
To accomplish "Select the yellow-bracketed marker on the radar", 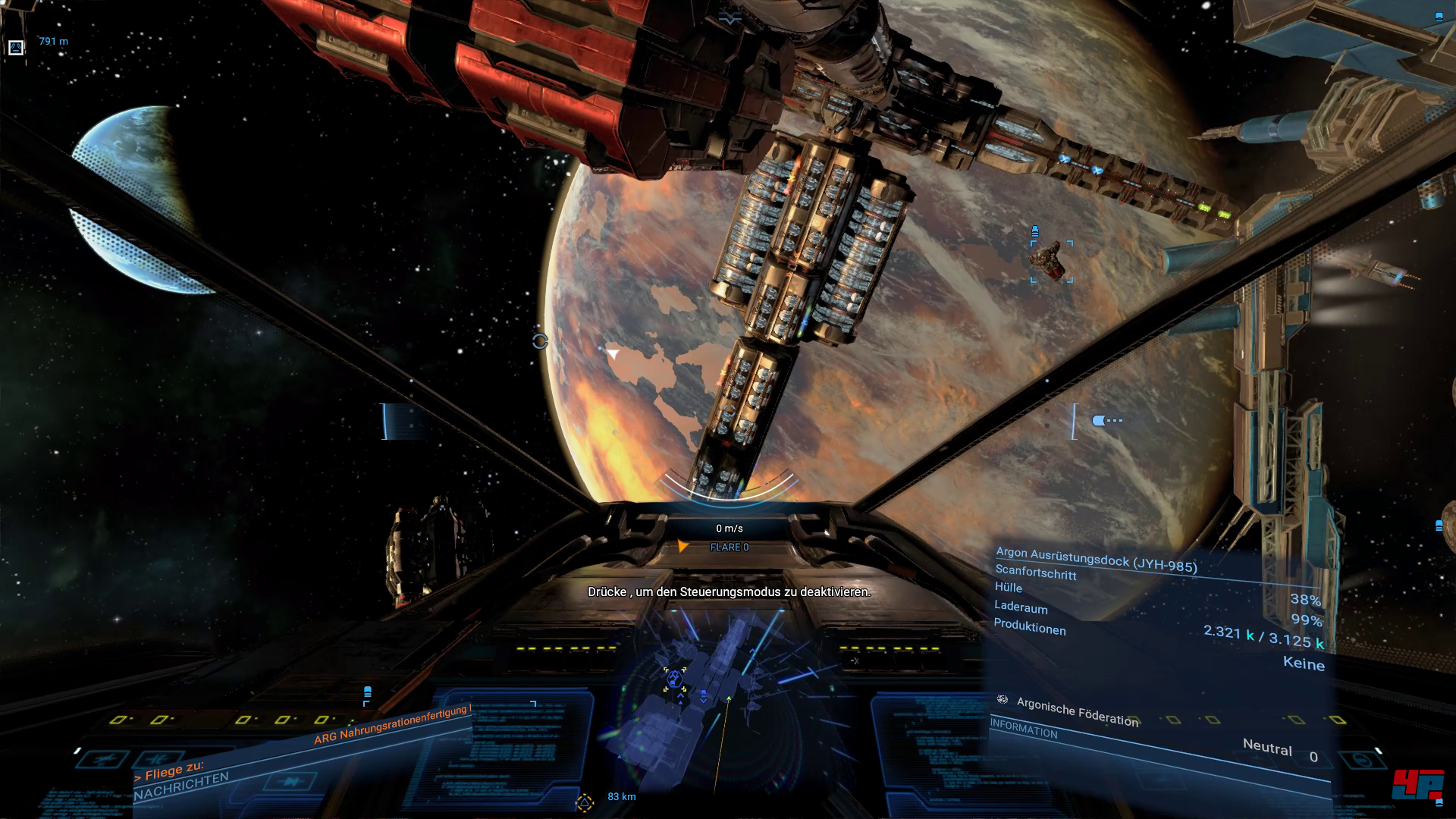I will coord(674,679).
